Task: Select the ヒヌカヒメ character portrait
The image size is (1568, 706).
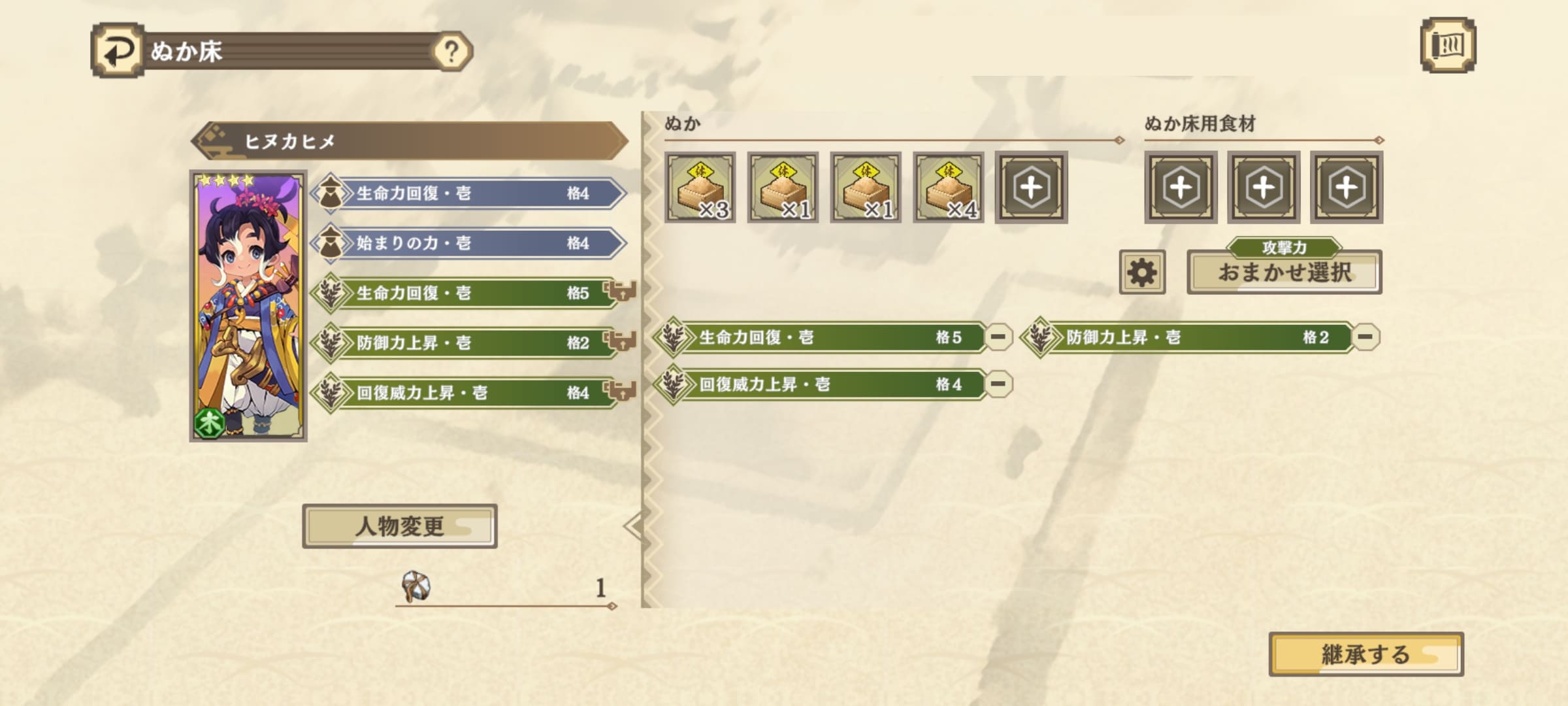Action: pyautogui.click(x=248, y=306)
